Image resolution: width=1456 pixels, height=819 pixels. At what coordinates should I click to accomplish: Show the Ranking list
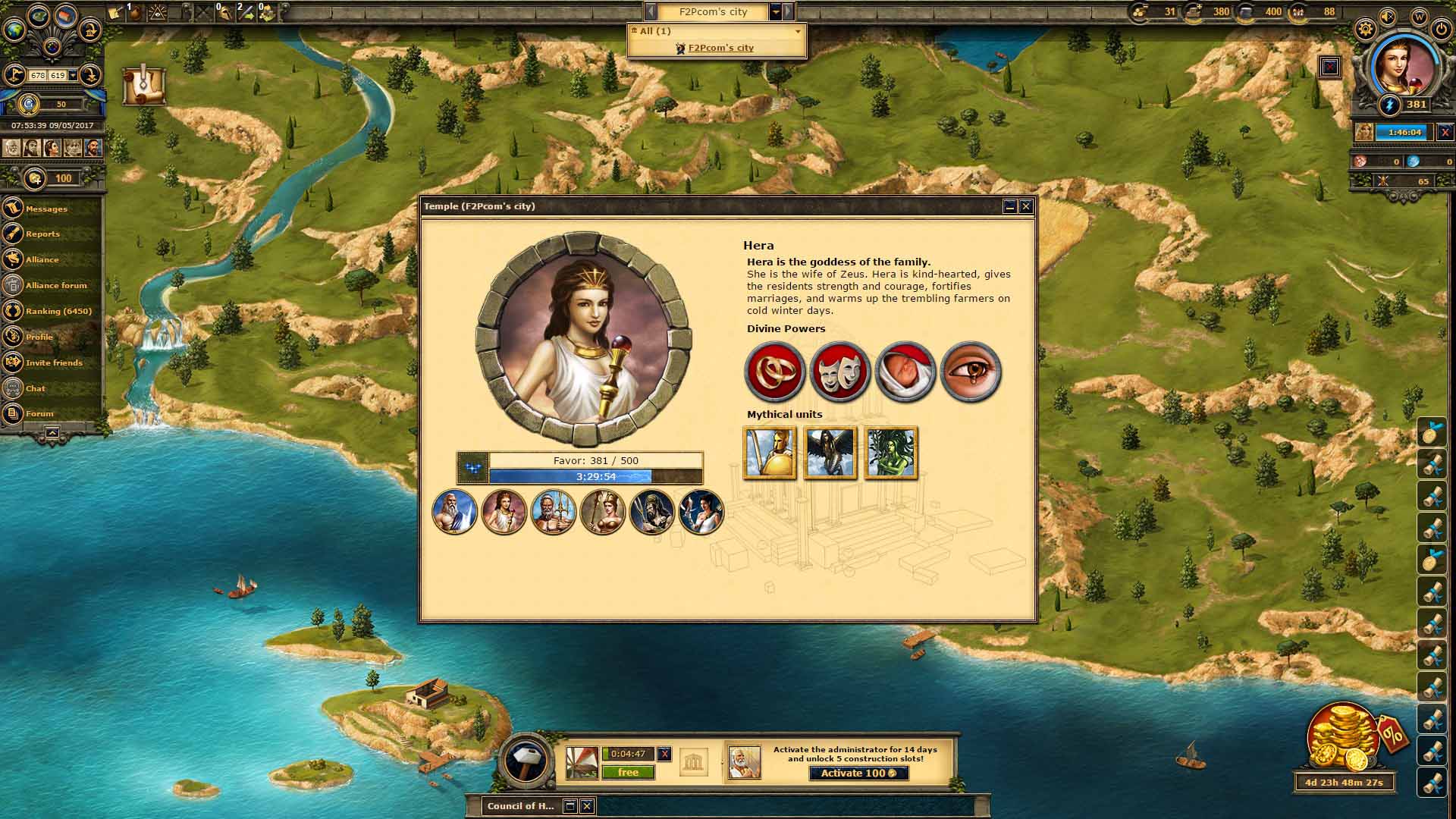pos(58,311)
